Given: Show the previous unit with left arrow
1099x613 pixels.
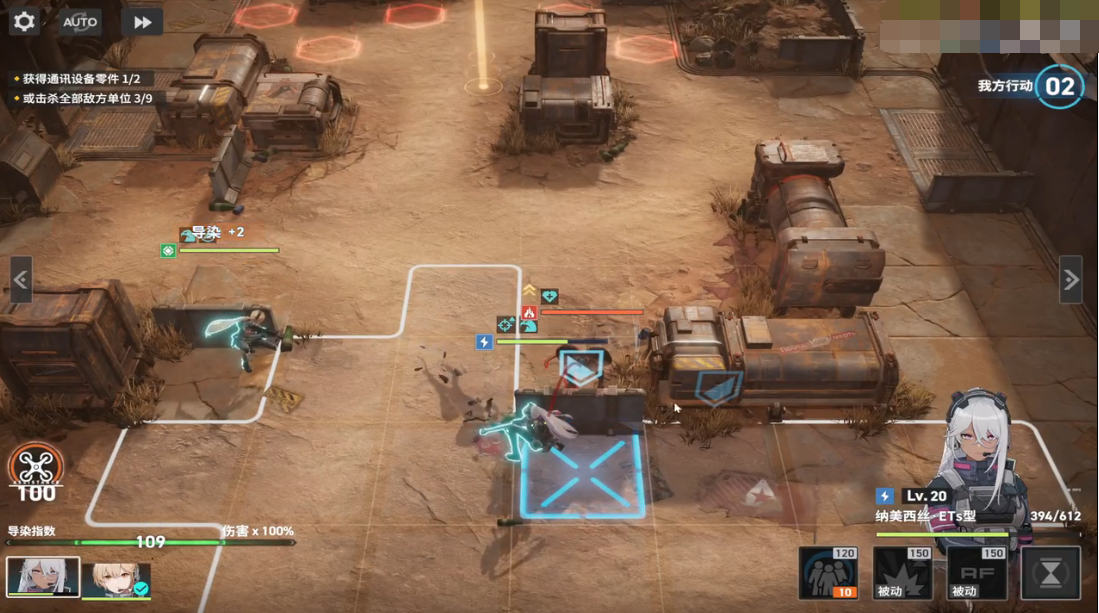Looking at the screenshot, I should click(21, 280).
